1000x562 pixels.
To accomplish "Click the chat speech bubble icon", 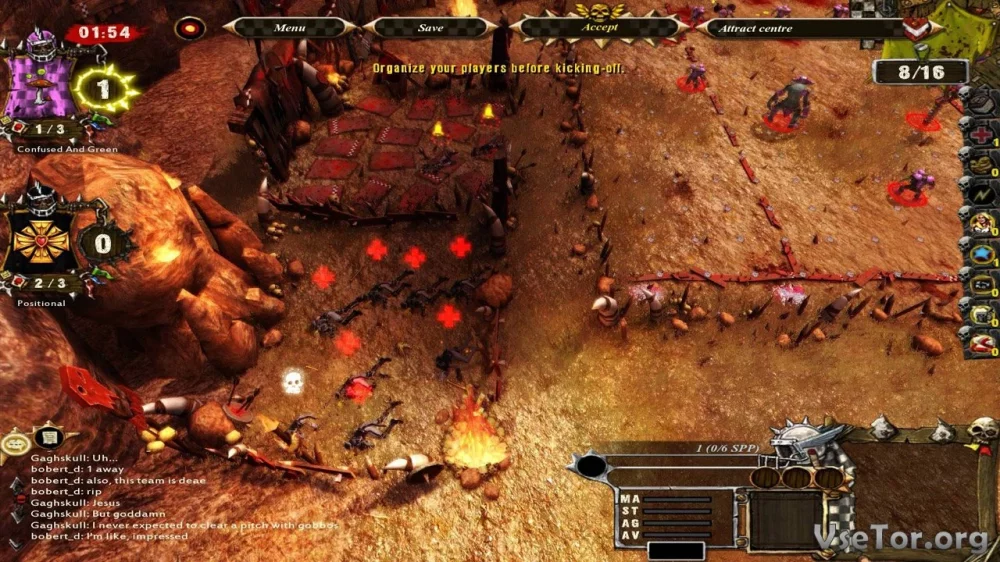I will coord(15,443).
